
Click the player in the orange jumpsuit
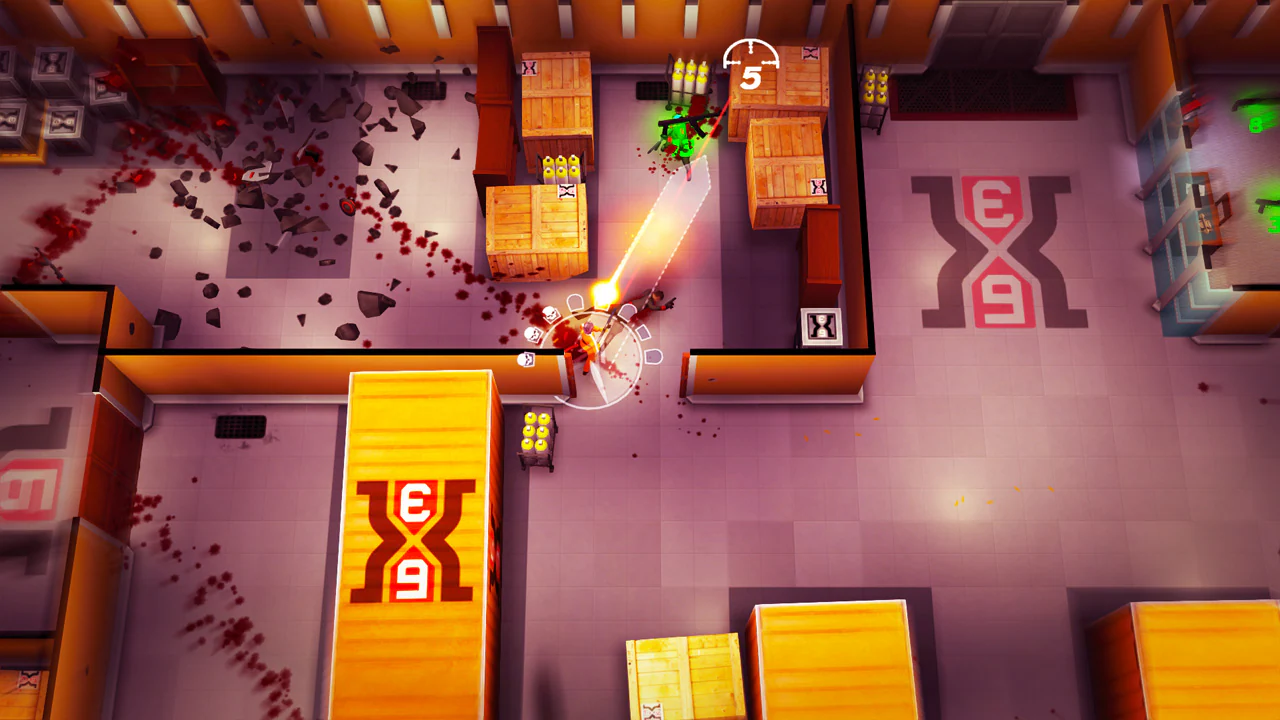[x=590, y=340]
